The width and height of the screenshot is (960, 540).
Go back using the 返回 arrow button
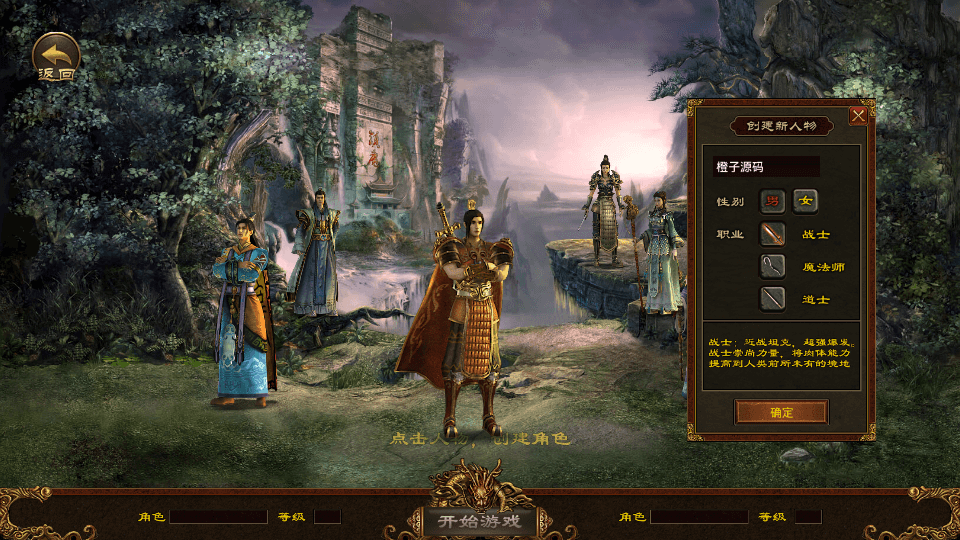click(x=57, y=56)
